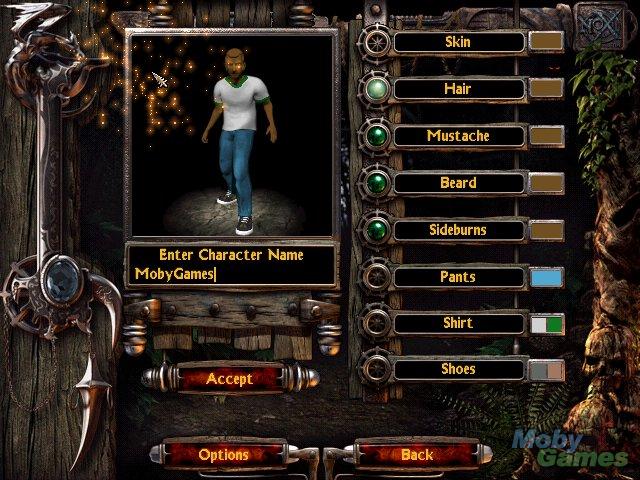
Task: Open the Mustache option
Action: [458, 136]
